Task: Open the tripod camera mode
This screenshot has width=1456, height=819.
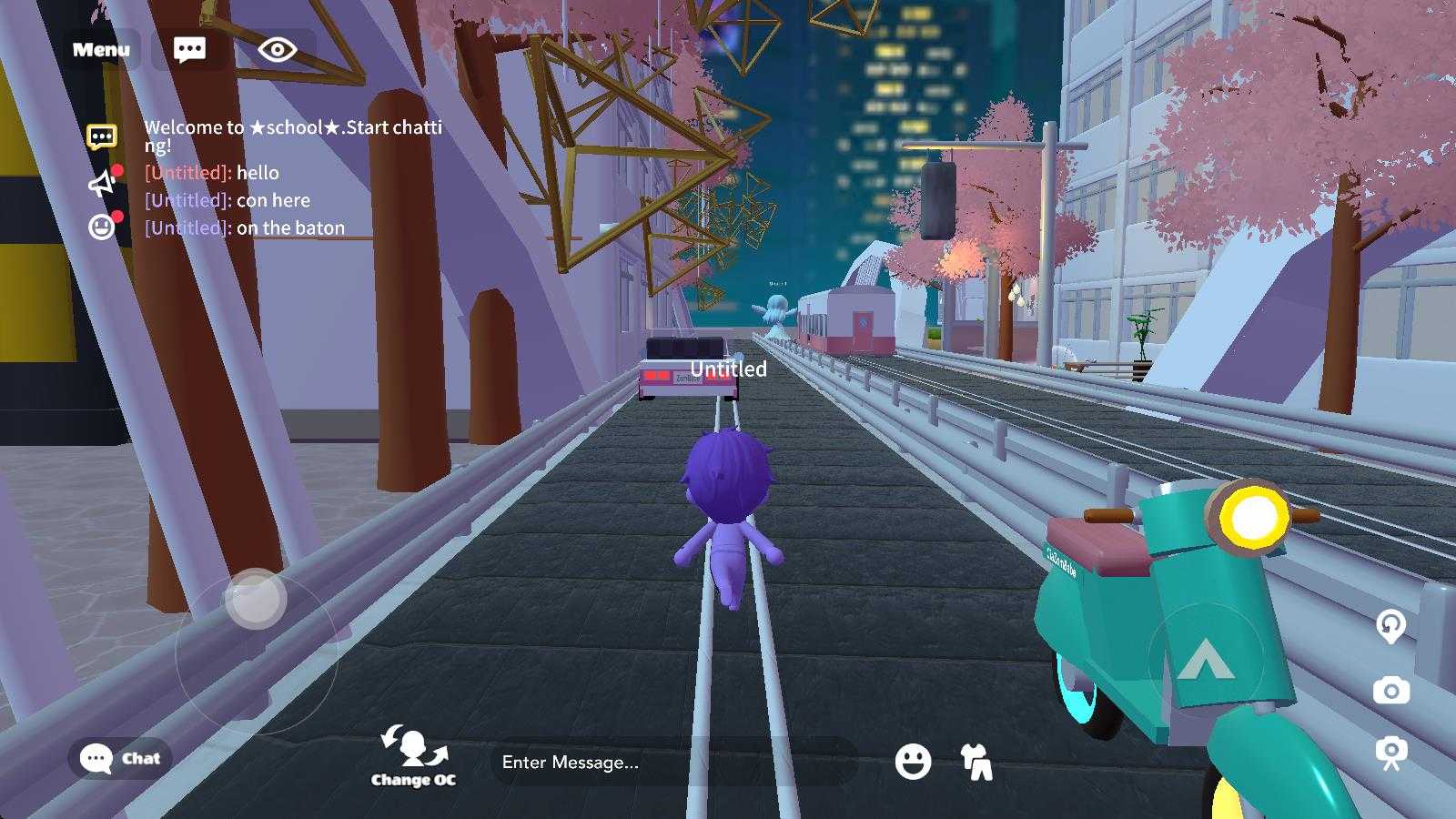Action: (x=1390, y=753)
